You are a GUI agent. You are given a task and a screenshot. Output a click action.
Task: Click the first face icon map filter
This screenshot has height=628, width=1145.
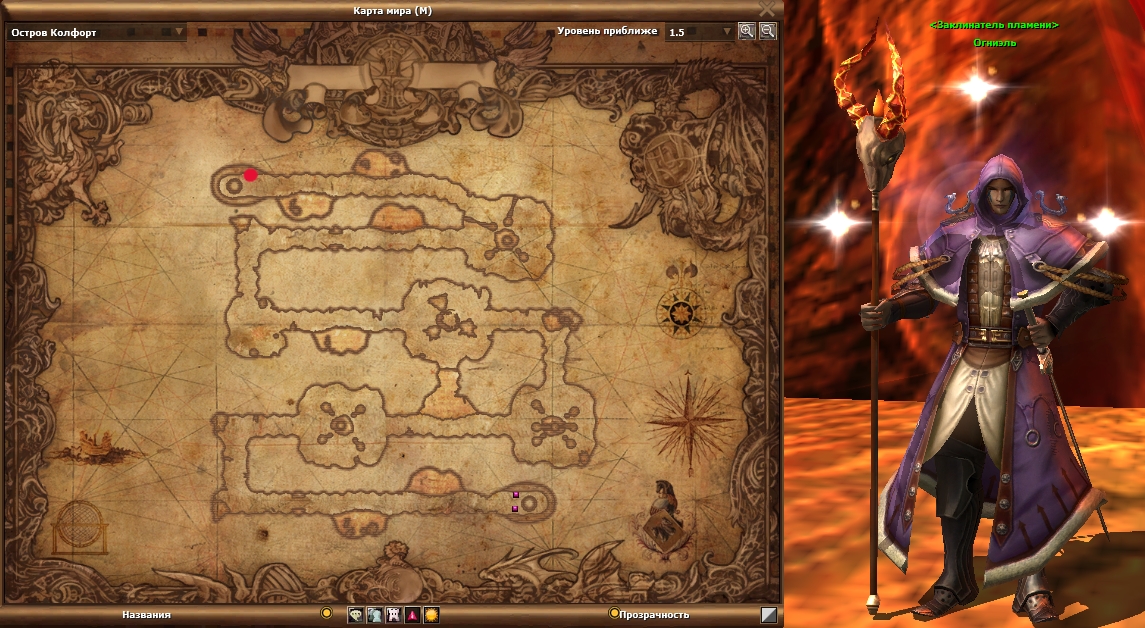355,615
